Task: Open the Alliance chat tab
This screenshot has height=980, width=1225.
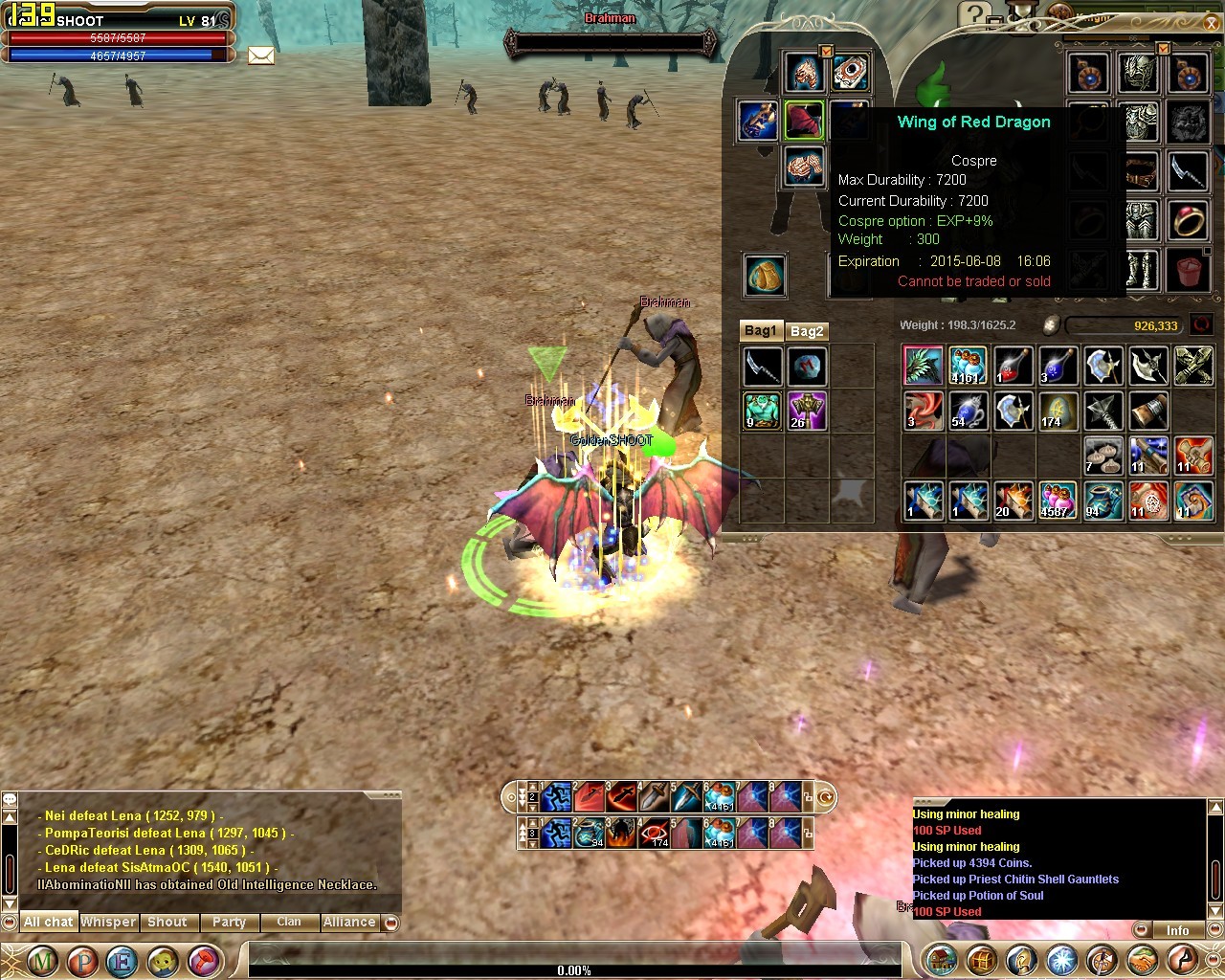Action: click(x=349, y=922)
